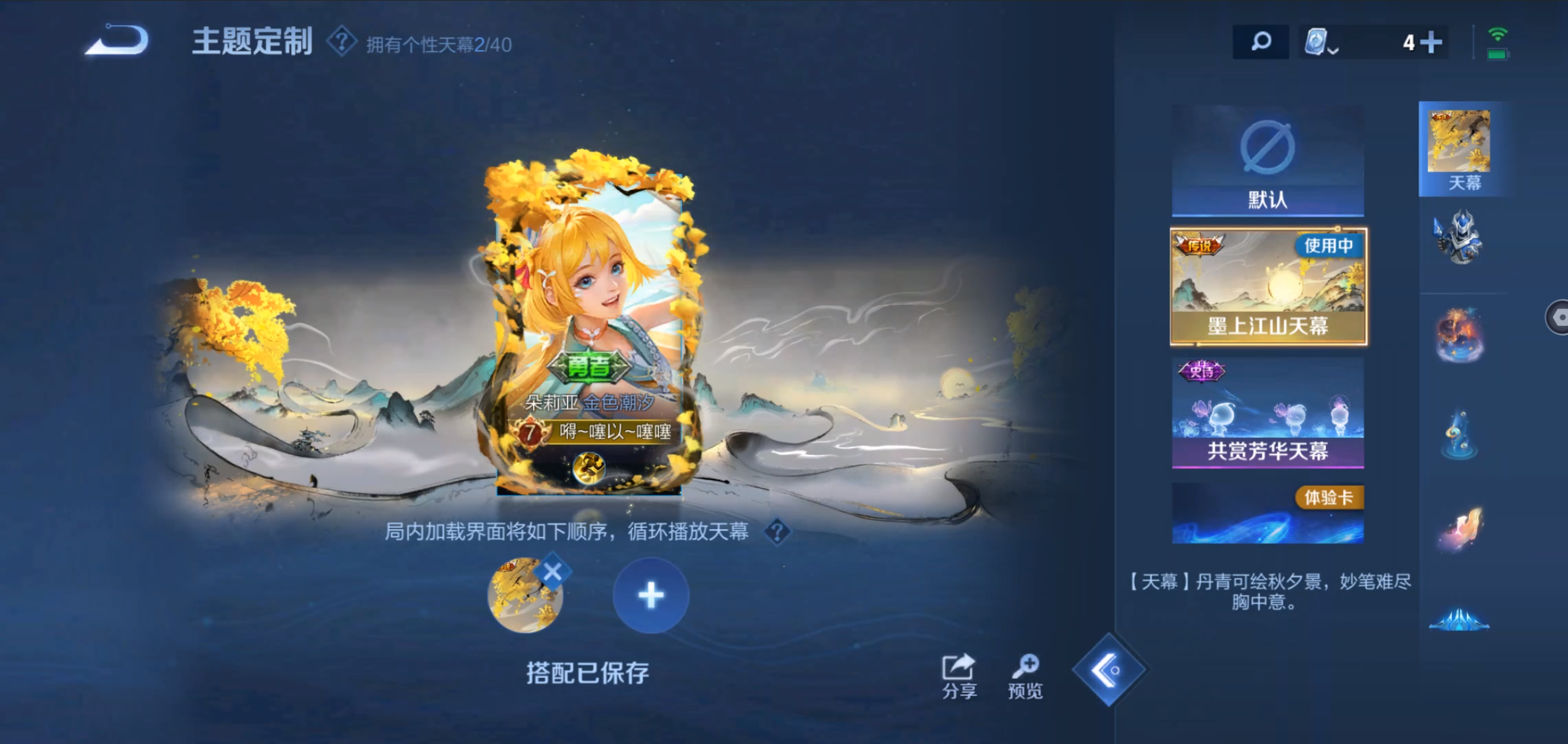This screenshot has width=1568, height=744.
Task: Remove the skyscreen from the loop list
Action: tap(552, 573)
